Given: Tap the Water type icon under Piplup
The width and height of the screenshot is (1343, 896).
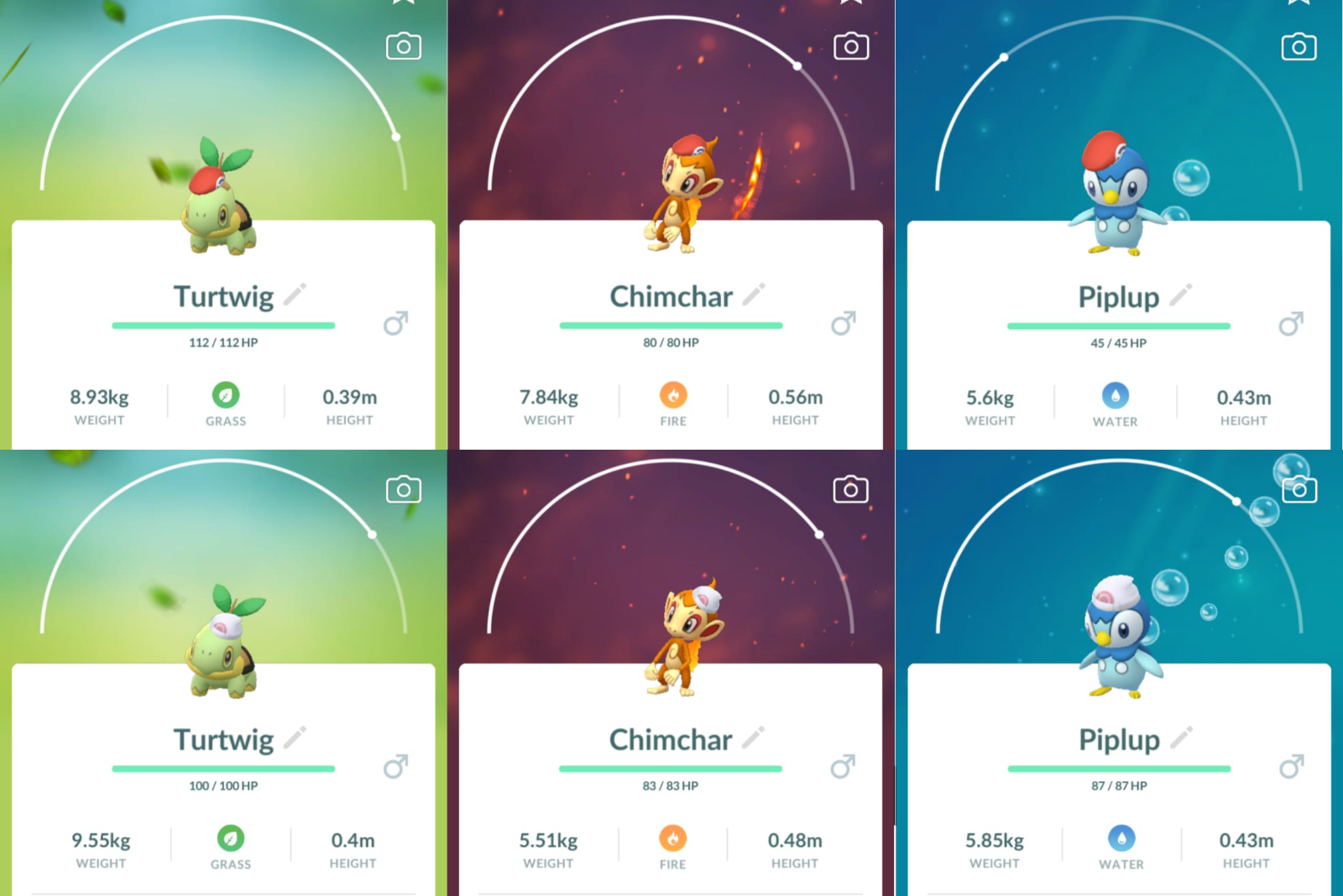Looking at the screenshot, I should coord(1115,396).
